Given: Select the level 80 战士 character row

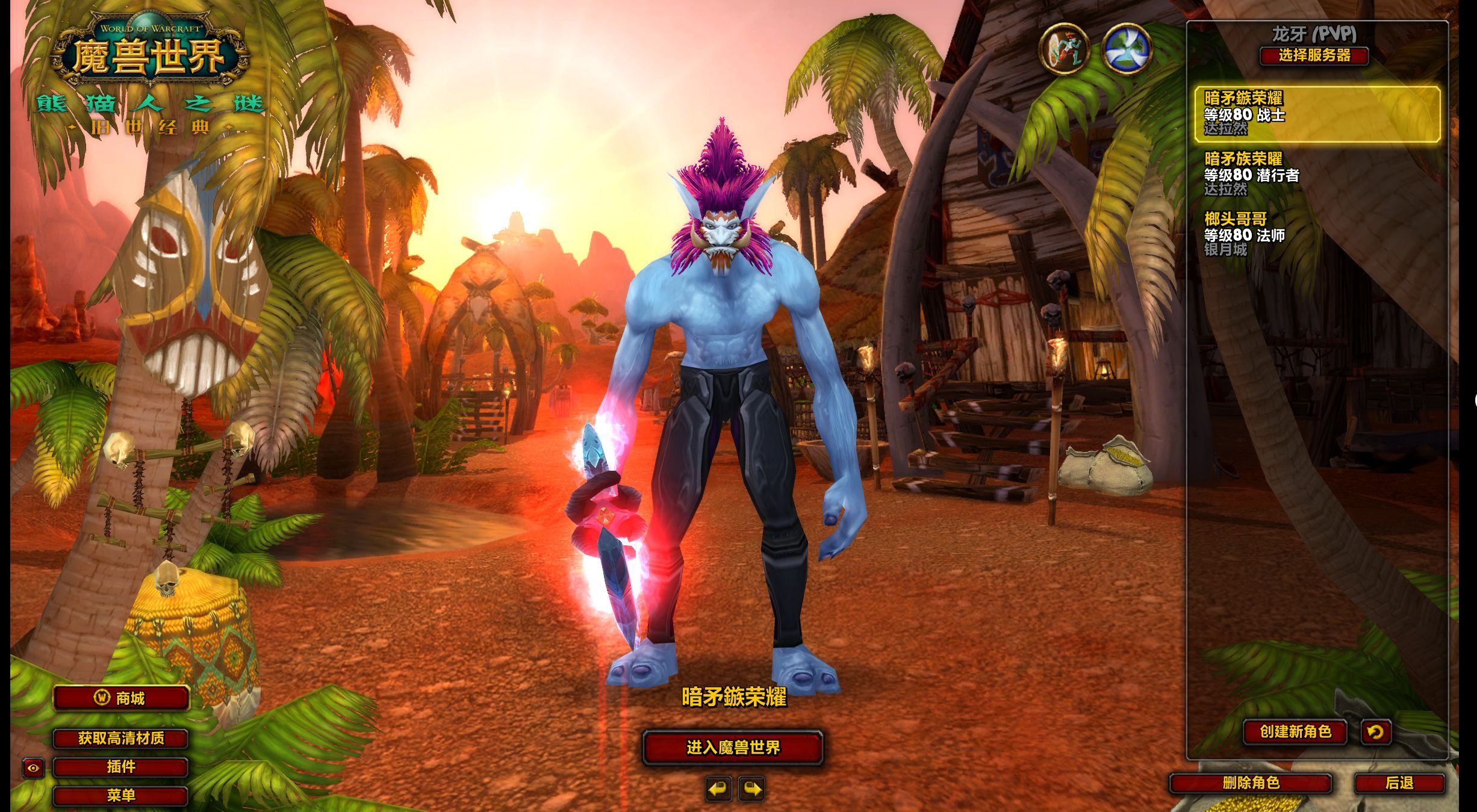Looking at the screenshot, I should point(1317,114).
